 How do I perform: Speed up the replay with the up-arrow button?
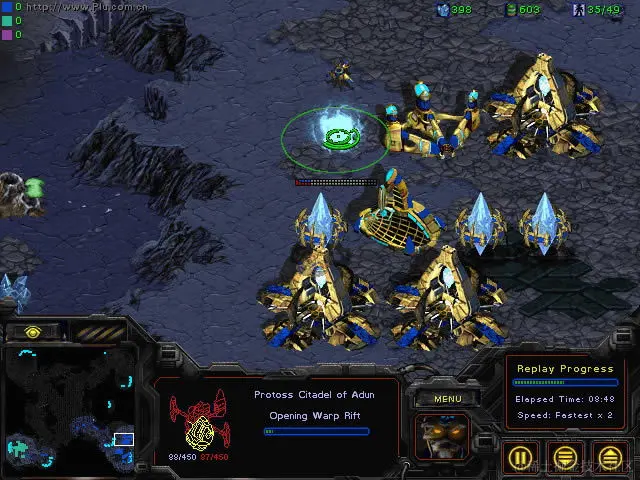[x=610, y=458]
